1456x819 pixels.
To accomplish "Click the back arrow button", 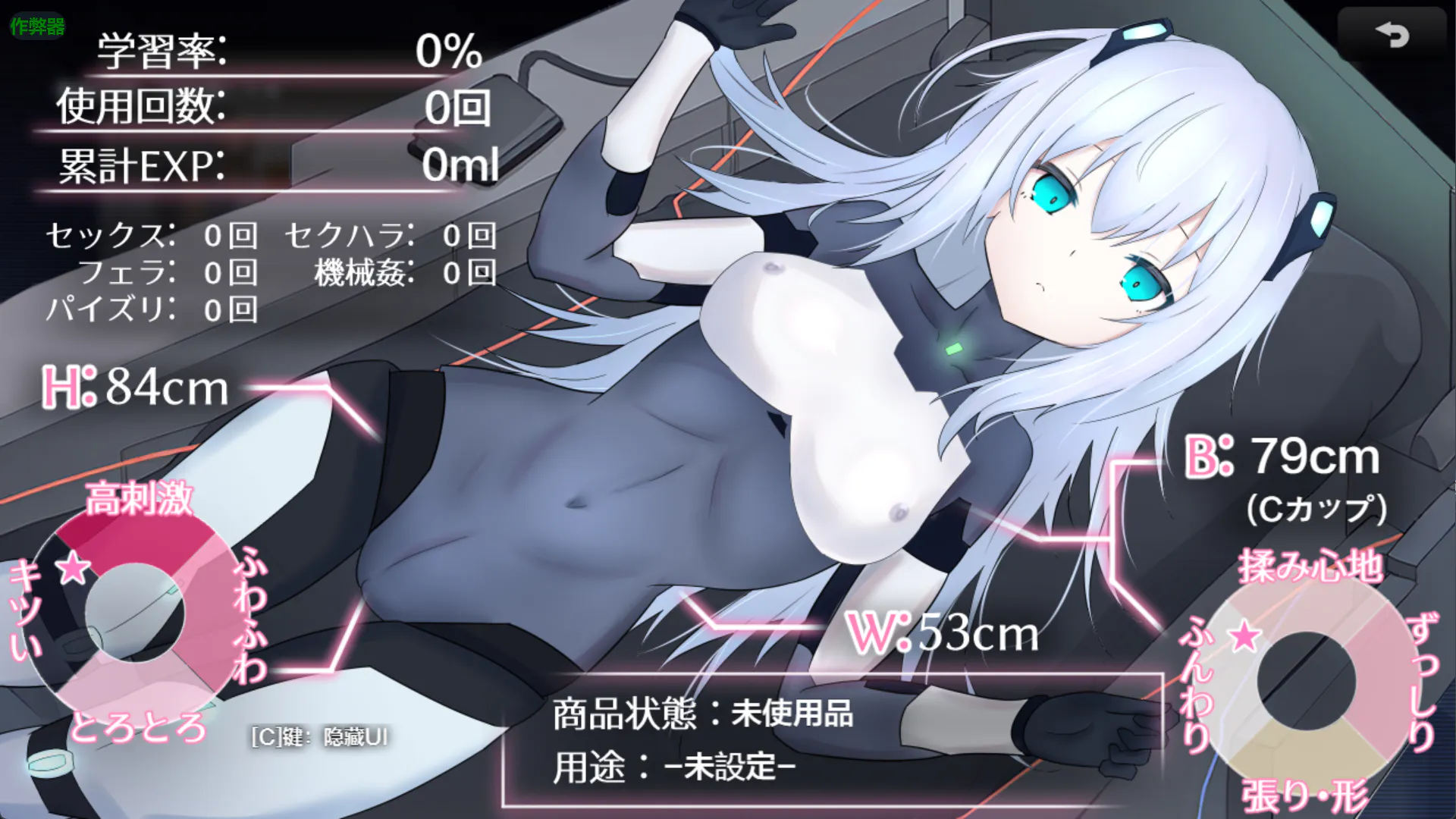I will pyautogui.click(x=1392, y=35).
